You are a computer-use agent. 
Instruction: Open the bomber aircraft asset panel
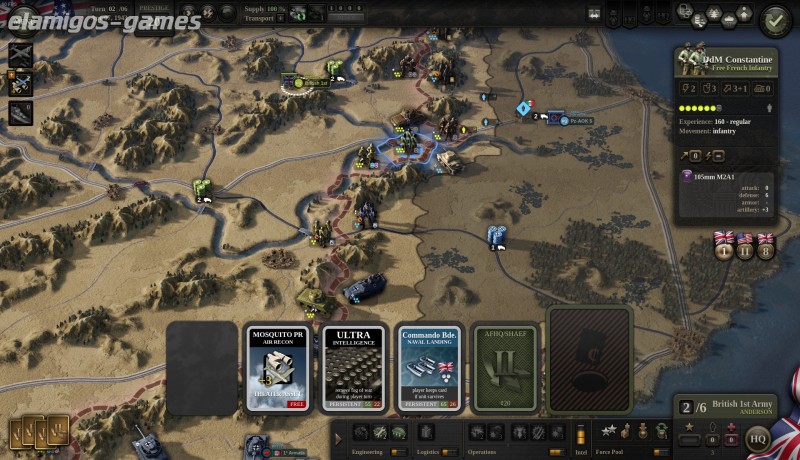pos(20,55)
